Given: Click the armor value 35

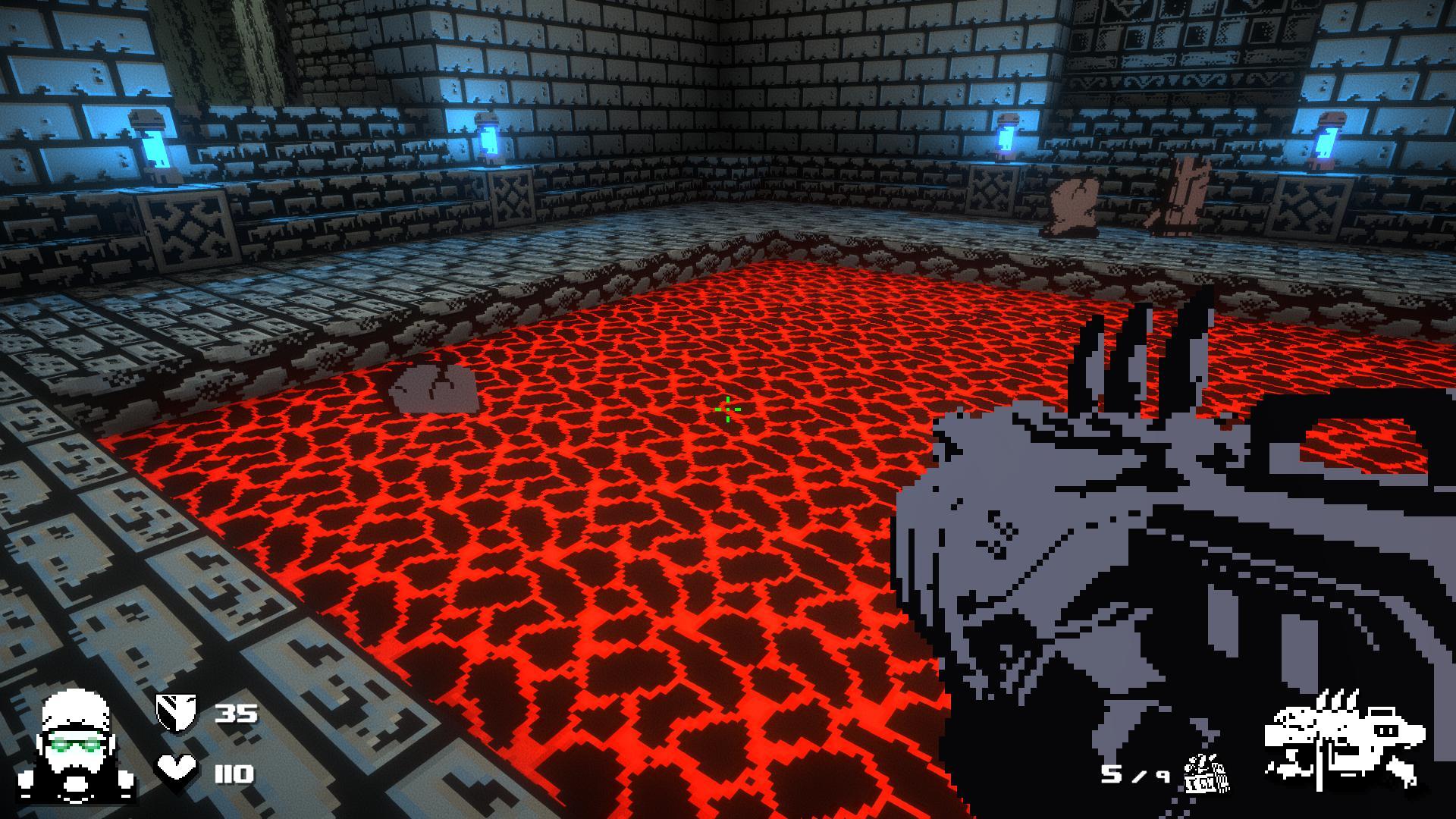Looking at the screenshot, I should 236,714.
